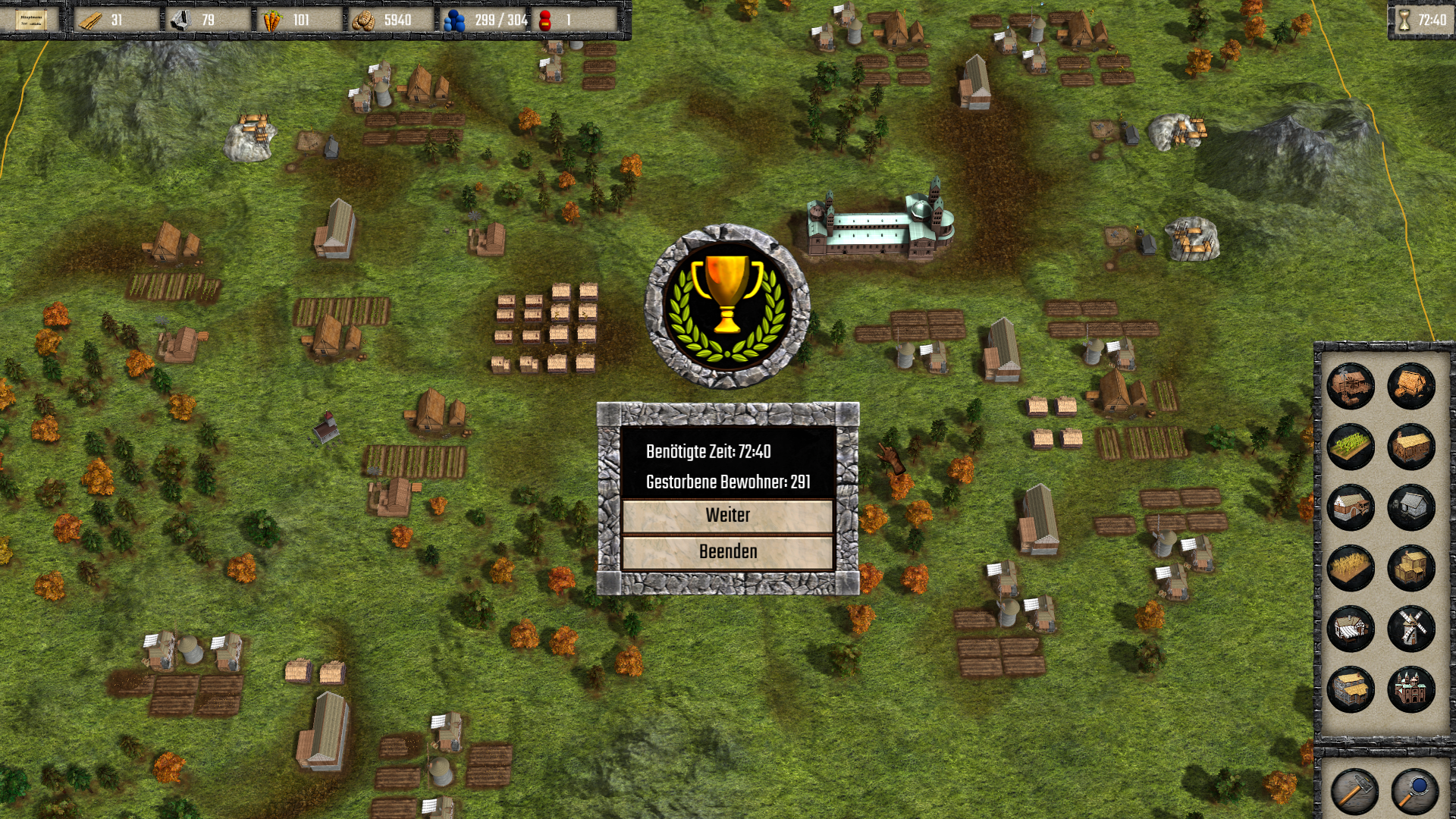Choose the grey stone house build icon
This screenshot has width=1456, height=819.
tap(1411, 507)
